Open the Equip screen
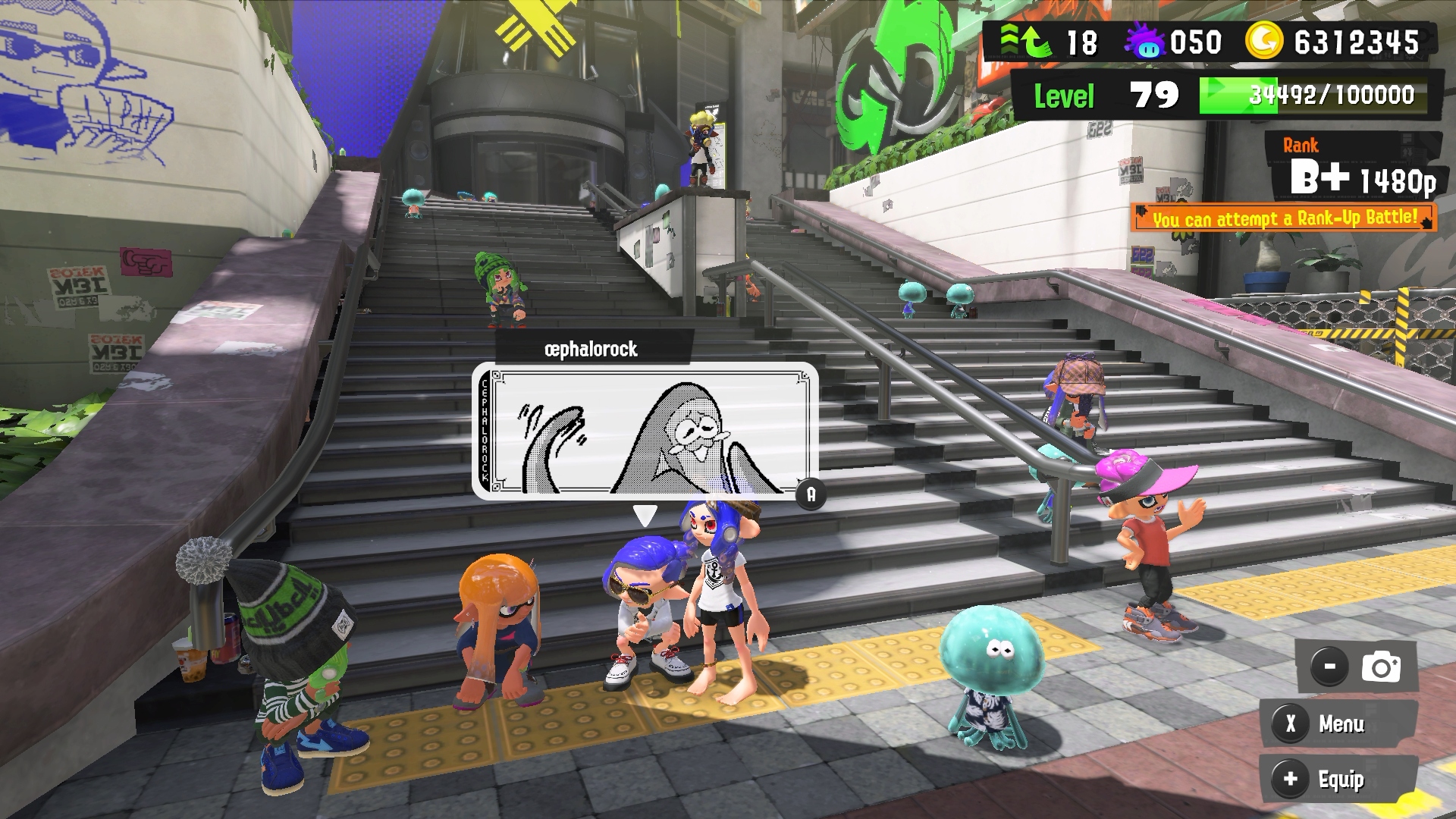The image size is (1456, 819). tap(1338, 779)
